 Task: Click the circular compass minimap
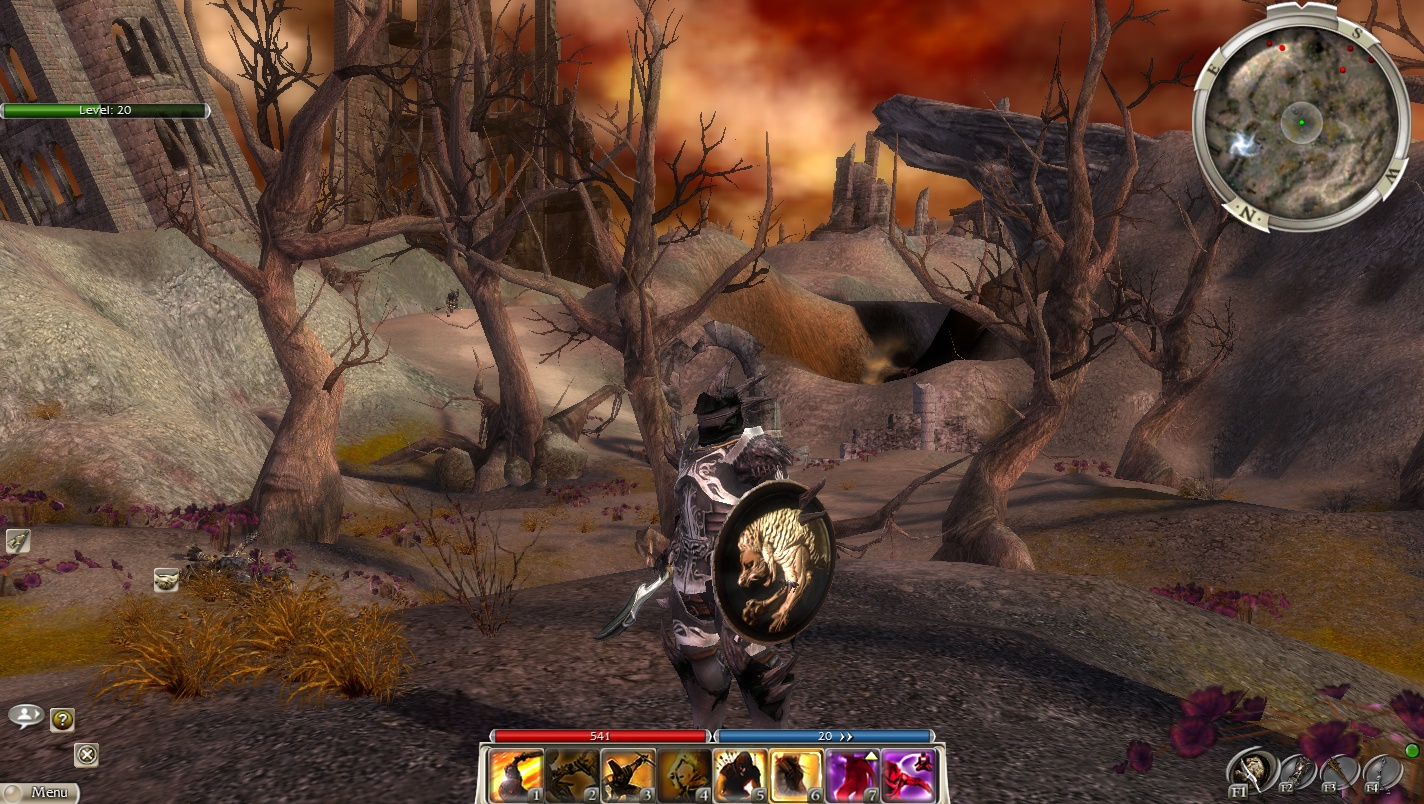[x=1301, y=119]
